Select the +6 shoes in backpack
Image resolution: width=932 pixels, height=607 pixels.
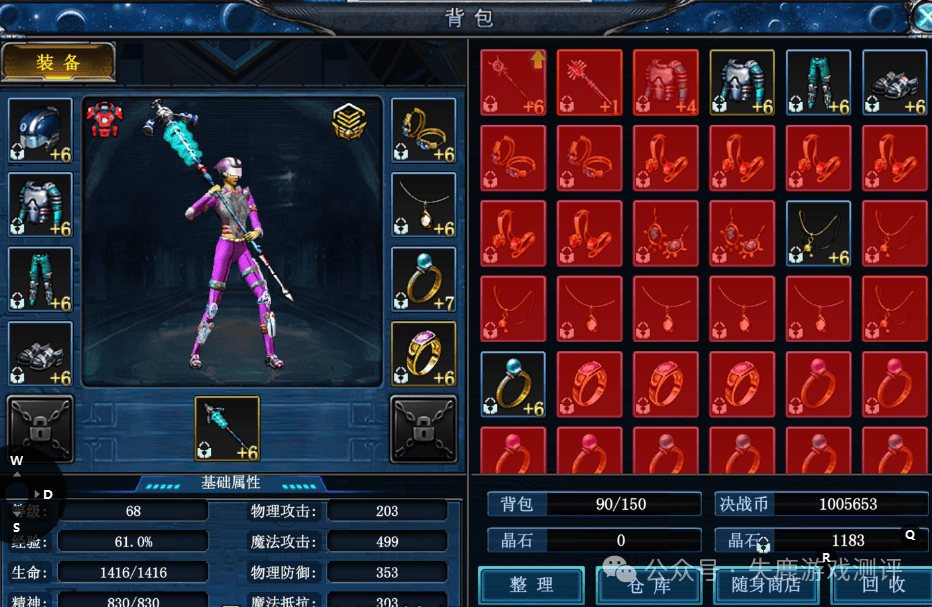[895, 83]
